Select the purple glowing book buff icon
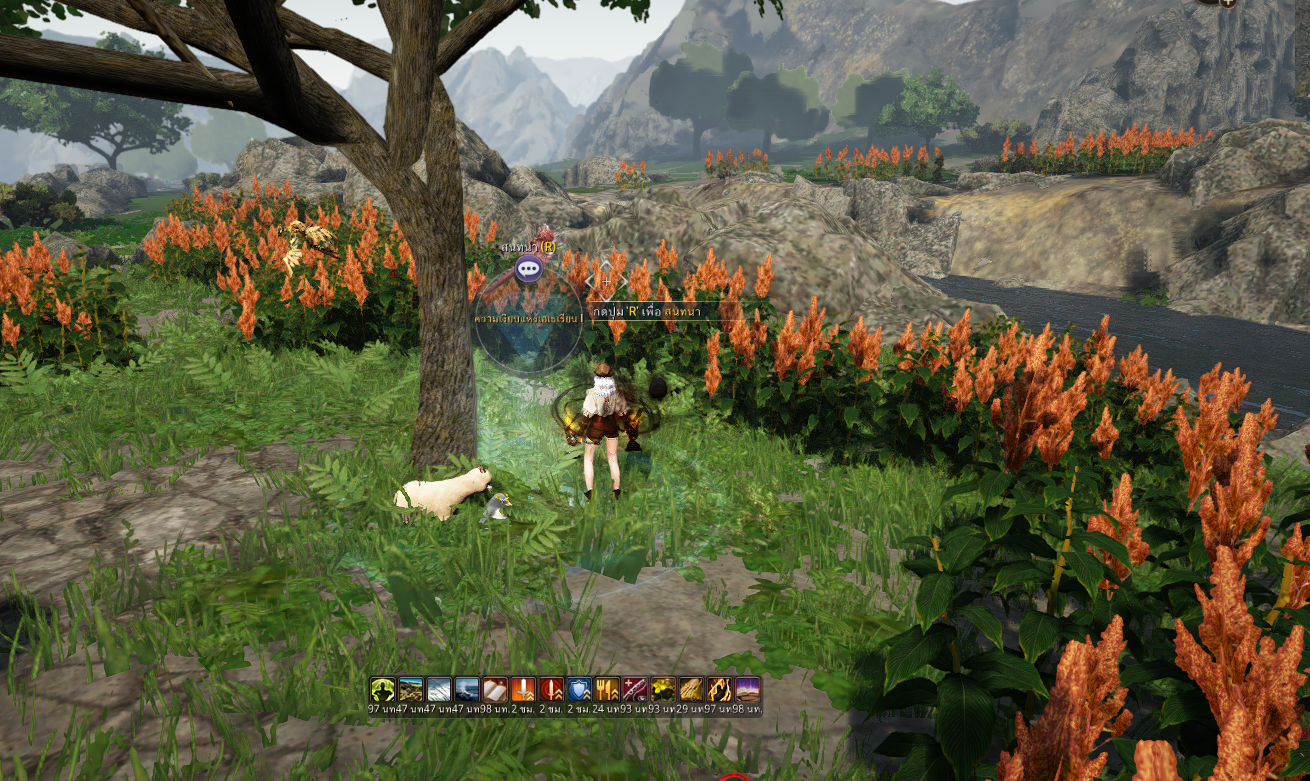 tap(747, 689)
